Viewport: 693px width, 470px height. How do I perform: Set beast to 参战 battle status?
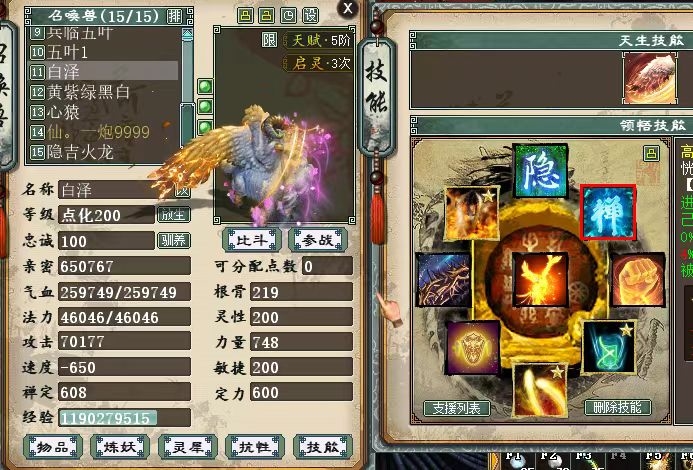click(318, 241)
